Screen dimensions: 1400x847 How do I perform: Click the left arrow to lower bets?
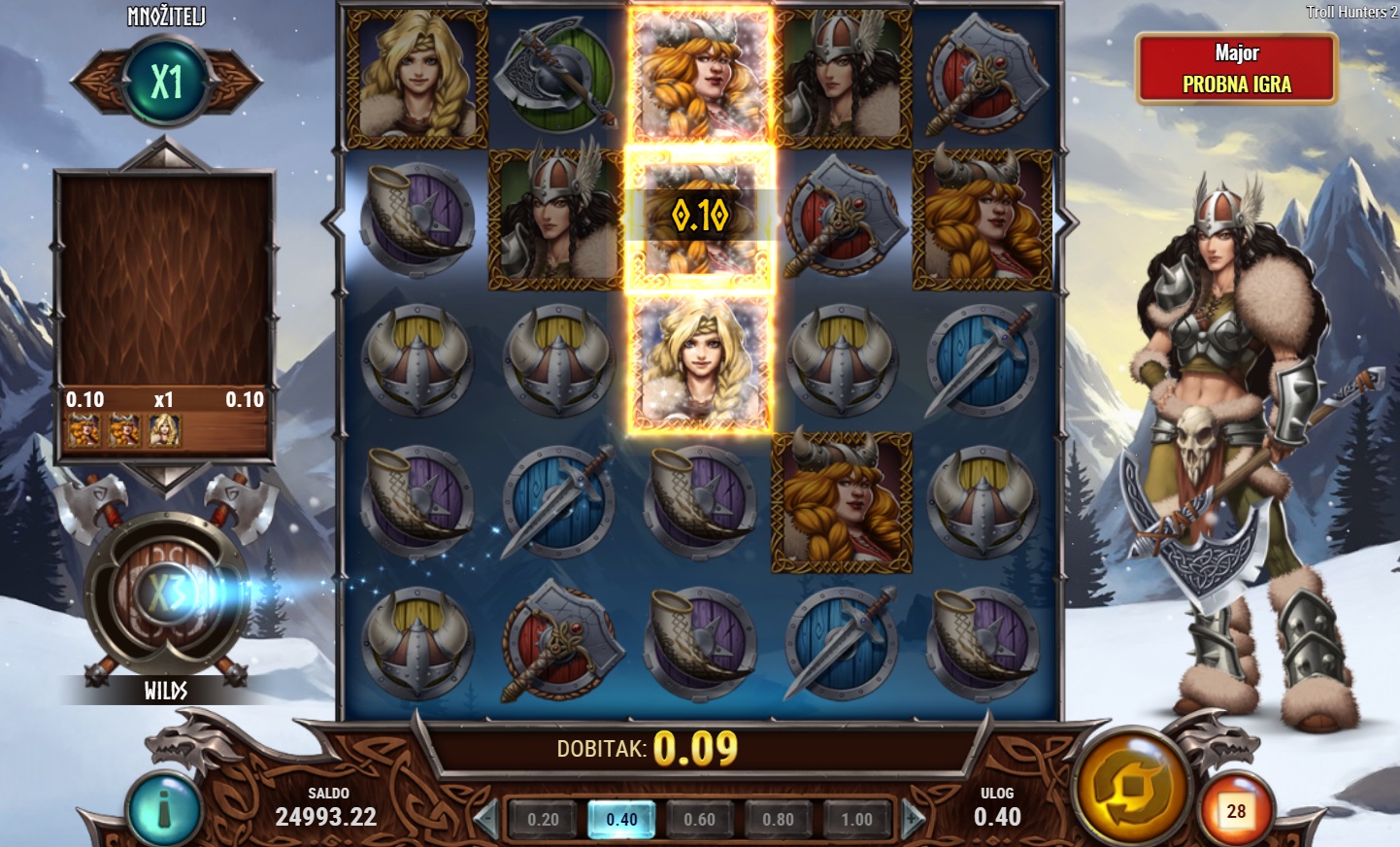pos(486,819)
